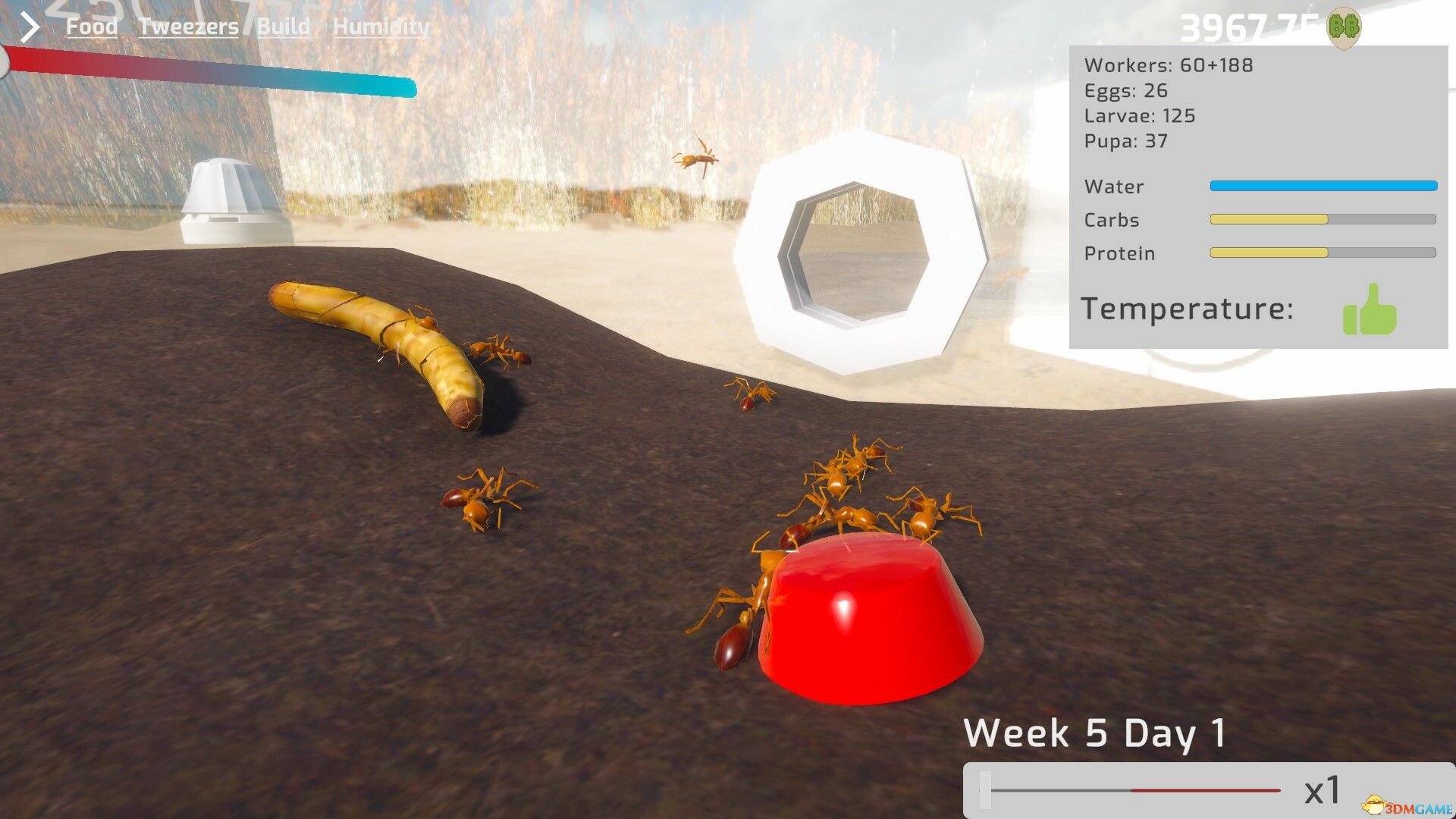Click the blue Water level bar
The image size is (1456, 819).
click(x=1323, y=186)
